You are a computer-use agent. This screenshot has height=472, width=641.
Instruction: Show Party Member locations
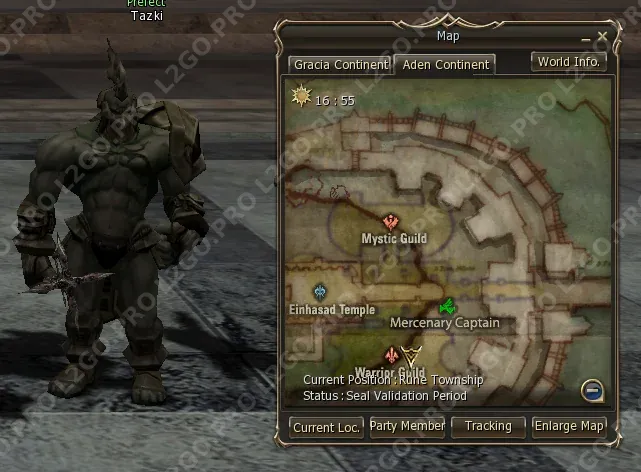pyautogui.click(x=407, y=427)
